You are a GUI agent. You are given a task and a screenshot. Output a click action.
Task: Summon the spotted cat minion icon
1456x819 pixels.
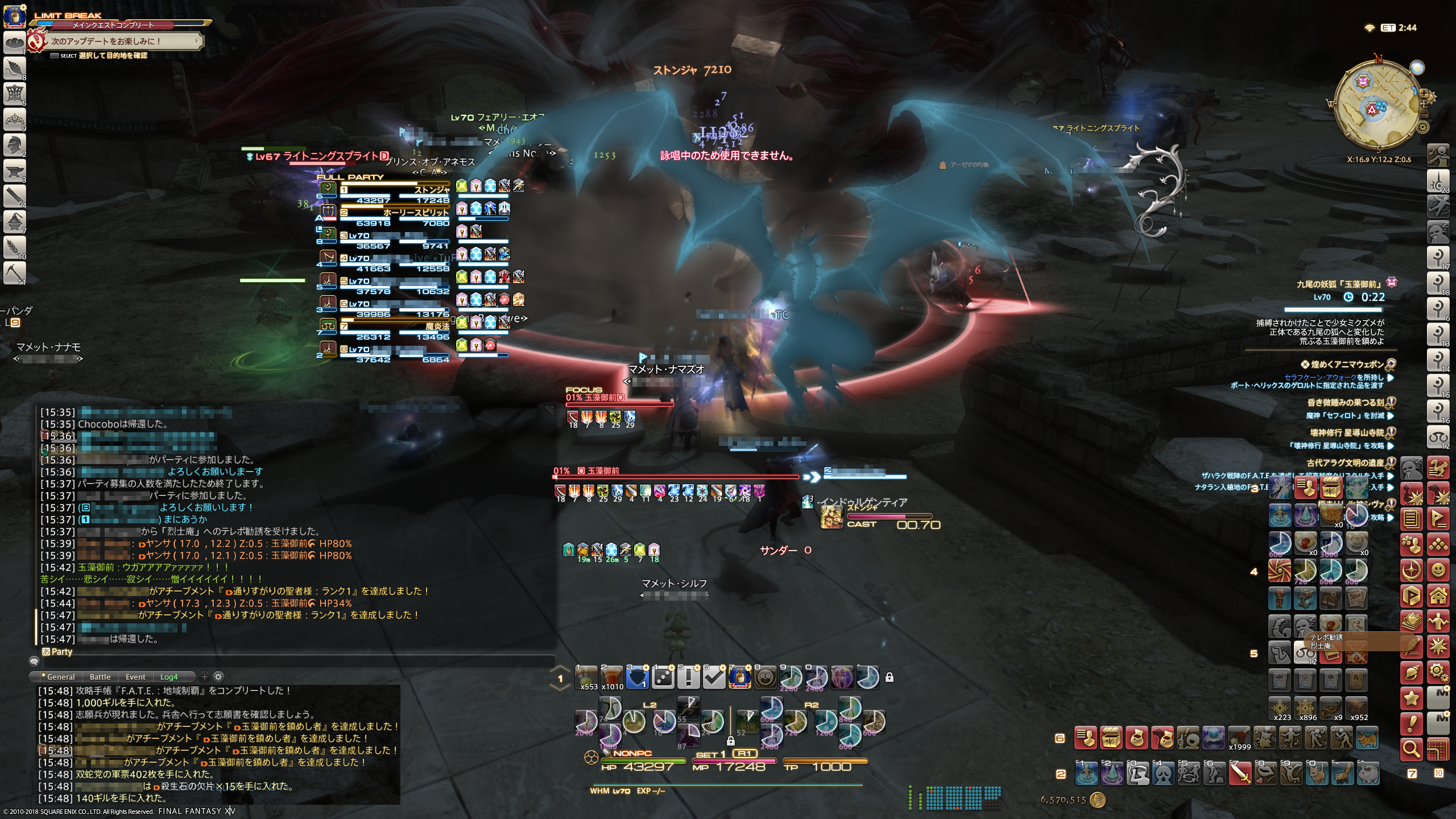[x=1368, y=739]
